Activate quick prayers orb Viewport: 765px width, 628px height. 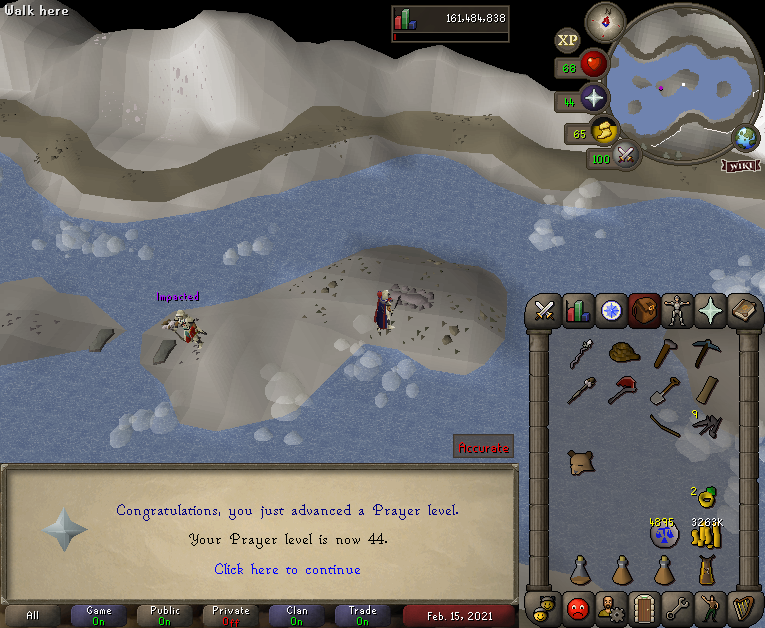(594, 98)
